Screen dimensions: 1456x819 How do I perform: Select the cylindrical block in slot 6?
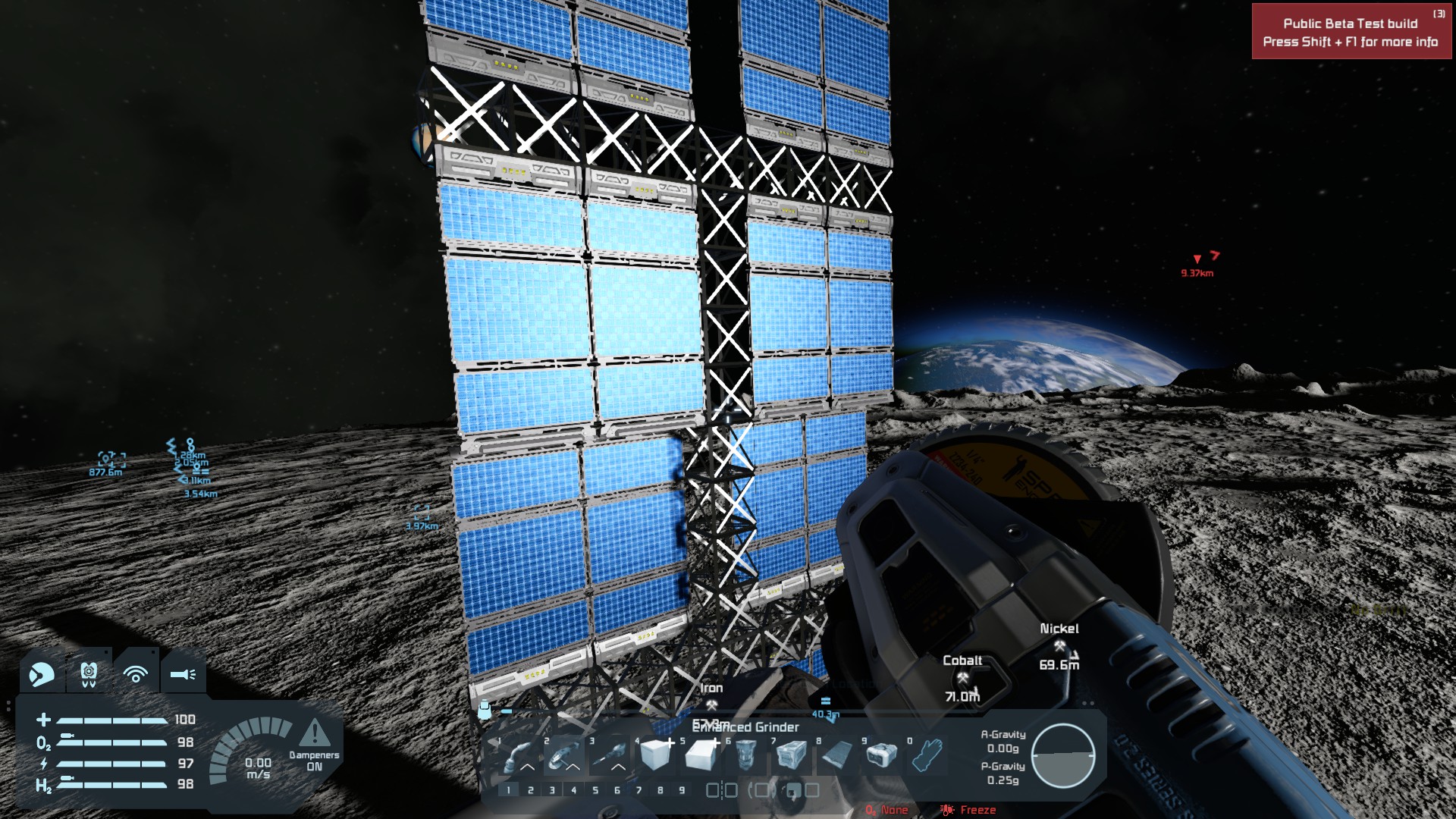pyautogui.click(x=746, y=755)
